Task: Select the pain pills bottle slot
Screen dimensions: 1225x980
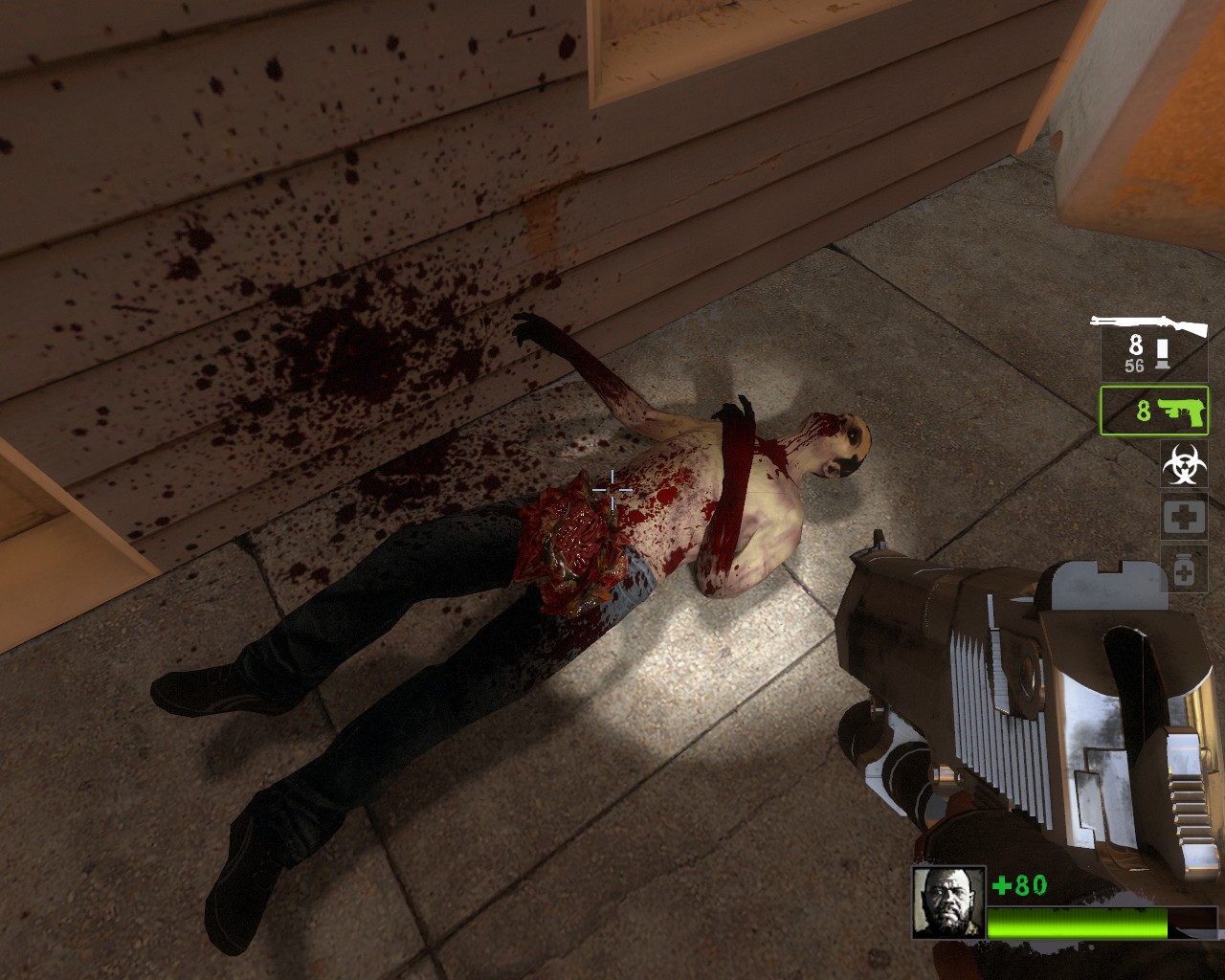Action: pos(1184,570)
